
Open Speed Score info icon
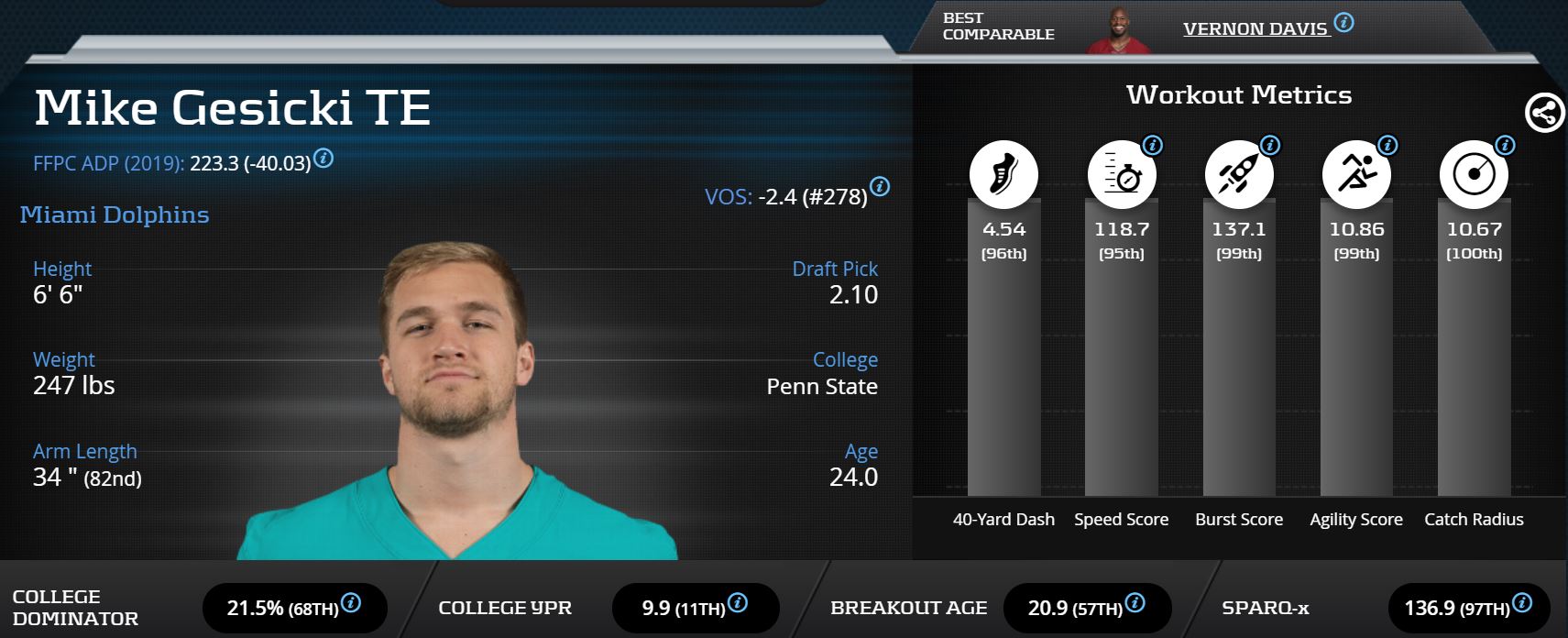pos(1153,145)
